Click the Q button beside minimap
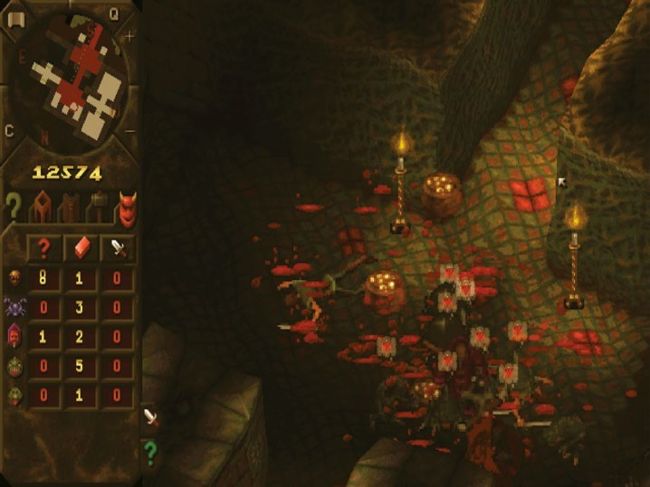Image resolution: width=650 pixels, height=487 pixels. [x=113, y=13]
